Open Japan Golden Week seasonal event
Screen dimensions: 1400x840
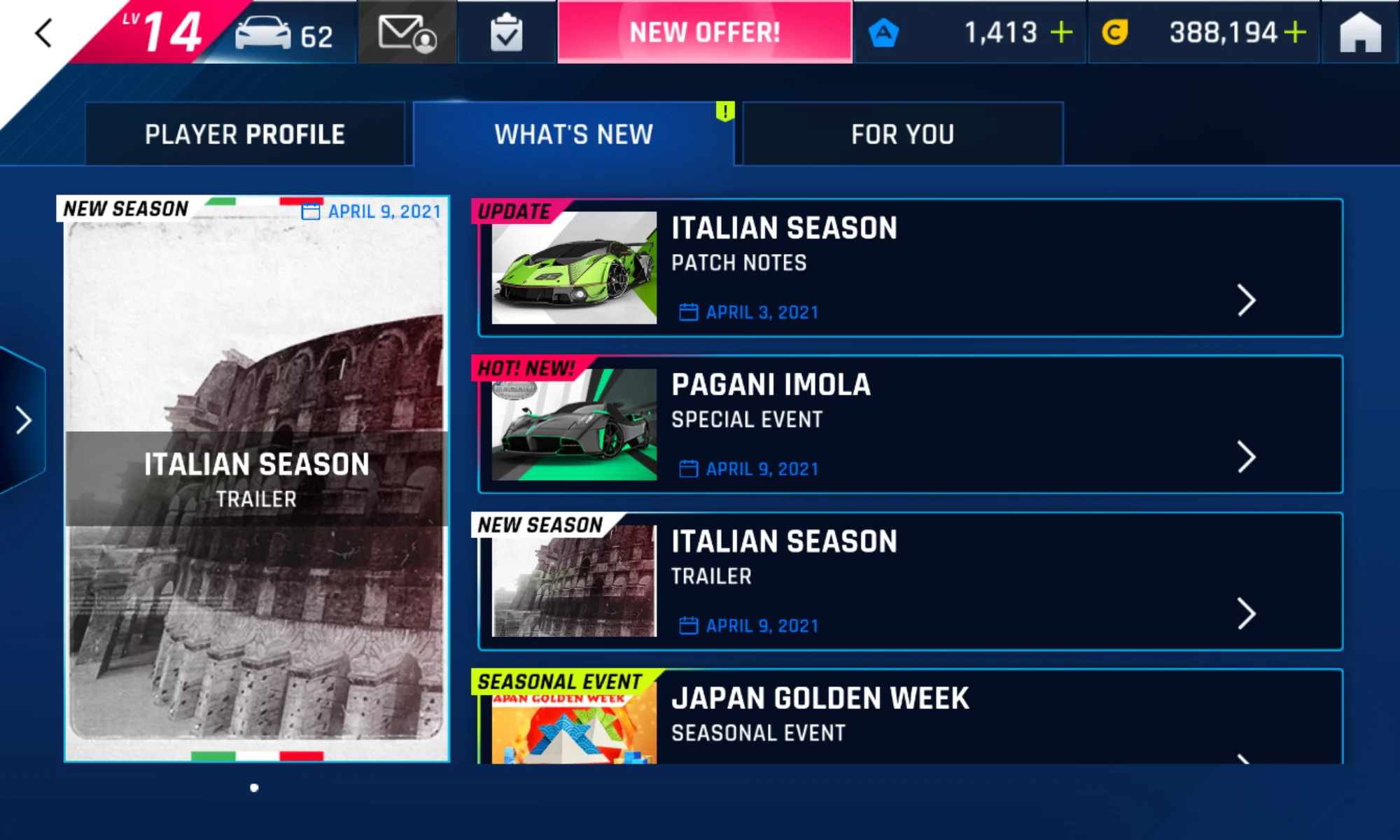tap(910, 717)
